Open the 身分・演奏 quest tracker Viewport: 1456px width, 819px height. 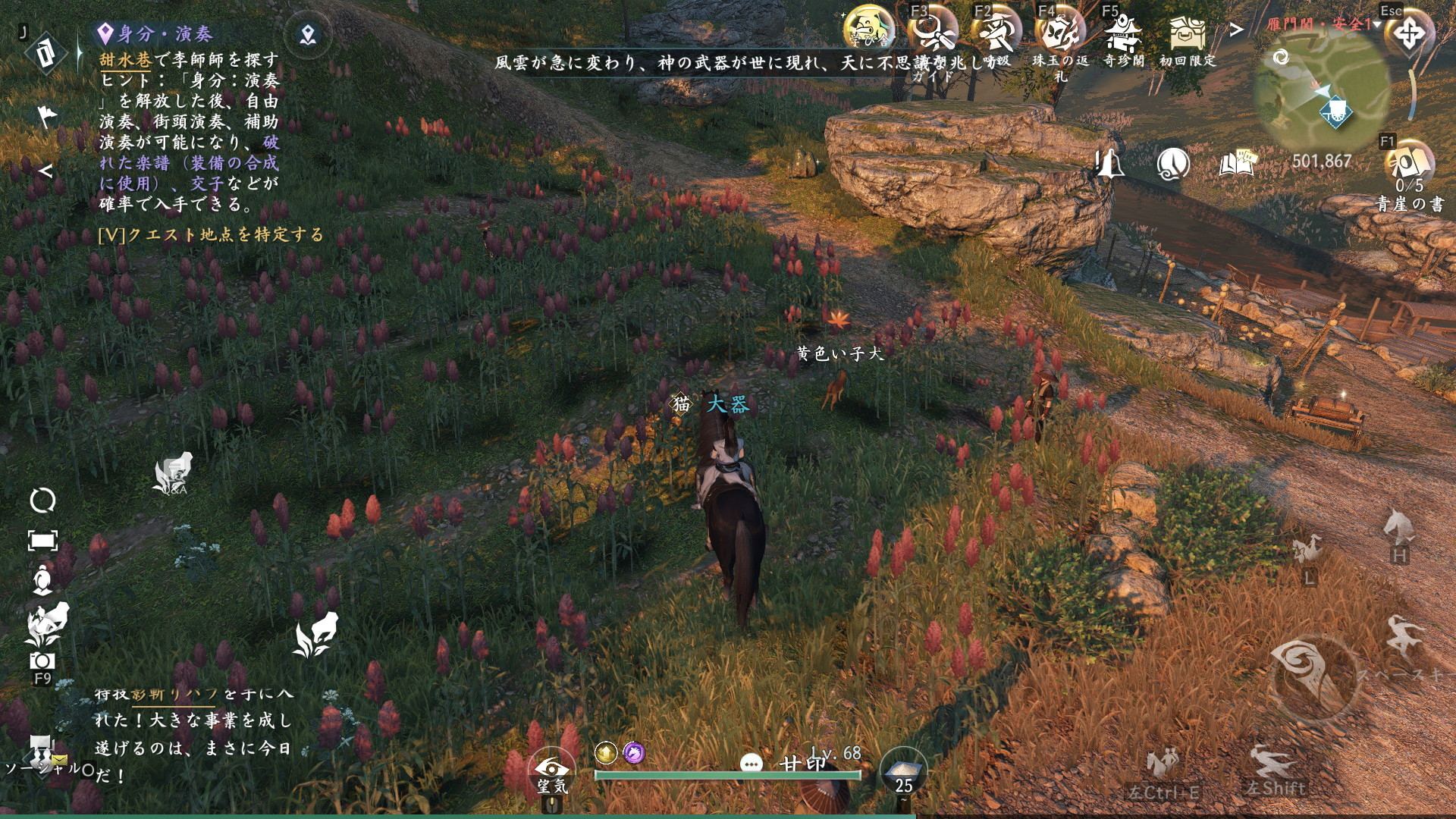(x=155, y=34)
